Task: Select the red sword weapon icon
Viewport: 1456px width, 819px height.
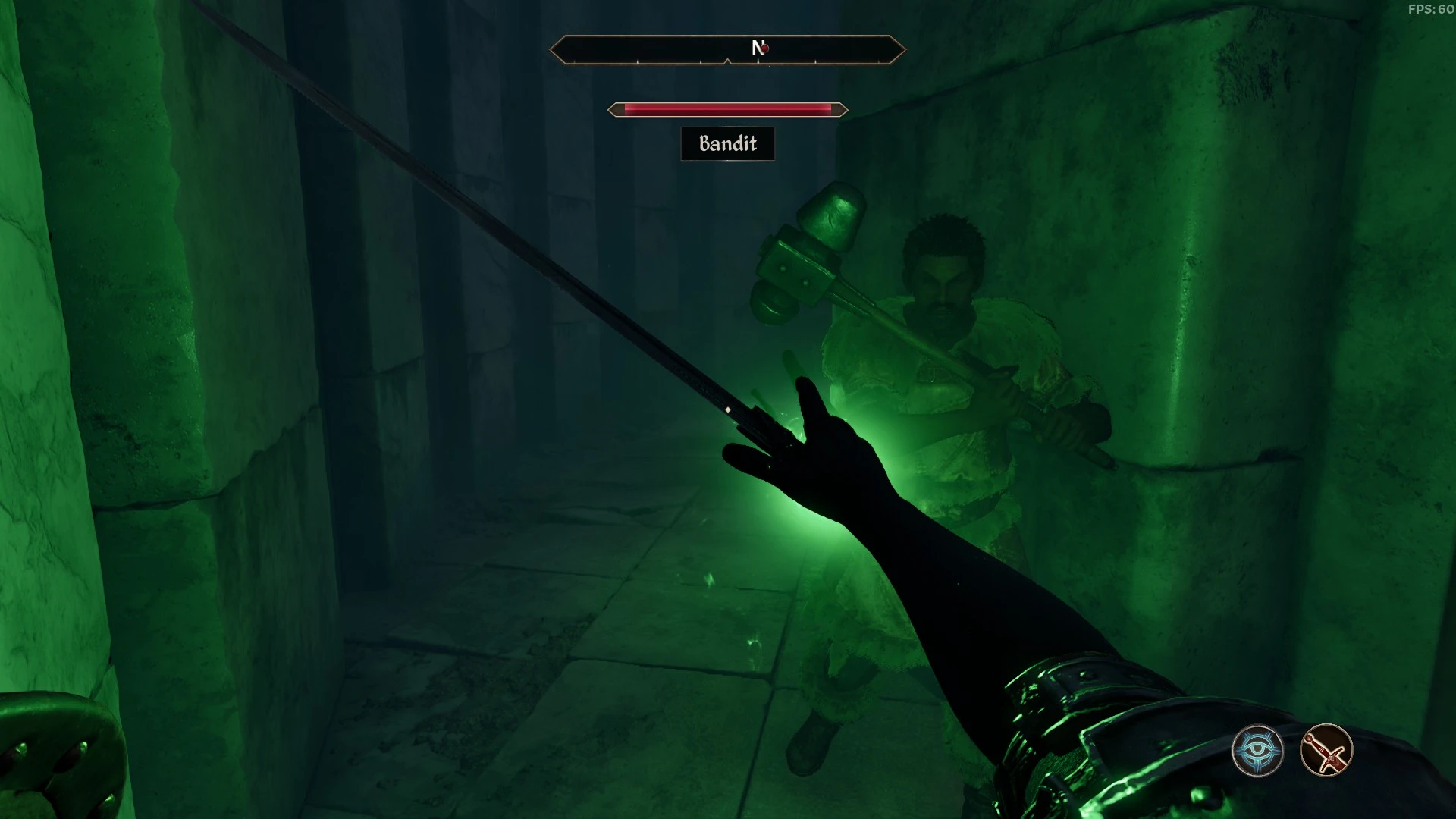Action: pyautogui.click(x=1326, y=751)
